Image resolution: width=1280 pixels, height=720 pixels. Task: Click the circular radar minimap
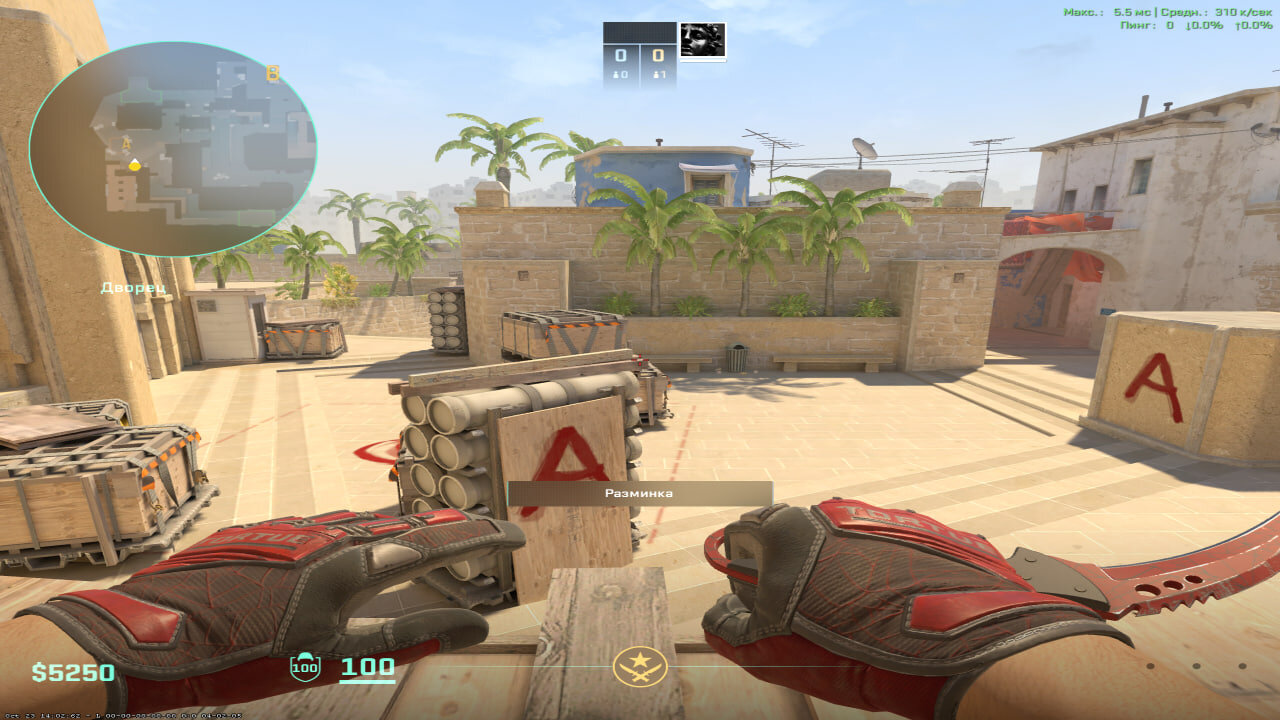[172, 148]
